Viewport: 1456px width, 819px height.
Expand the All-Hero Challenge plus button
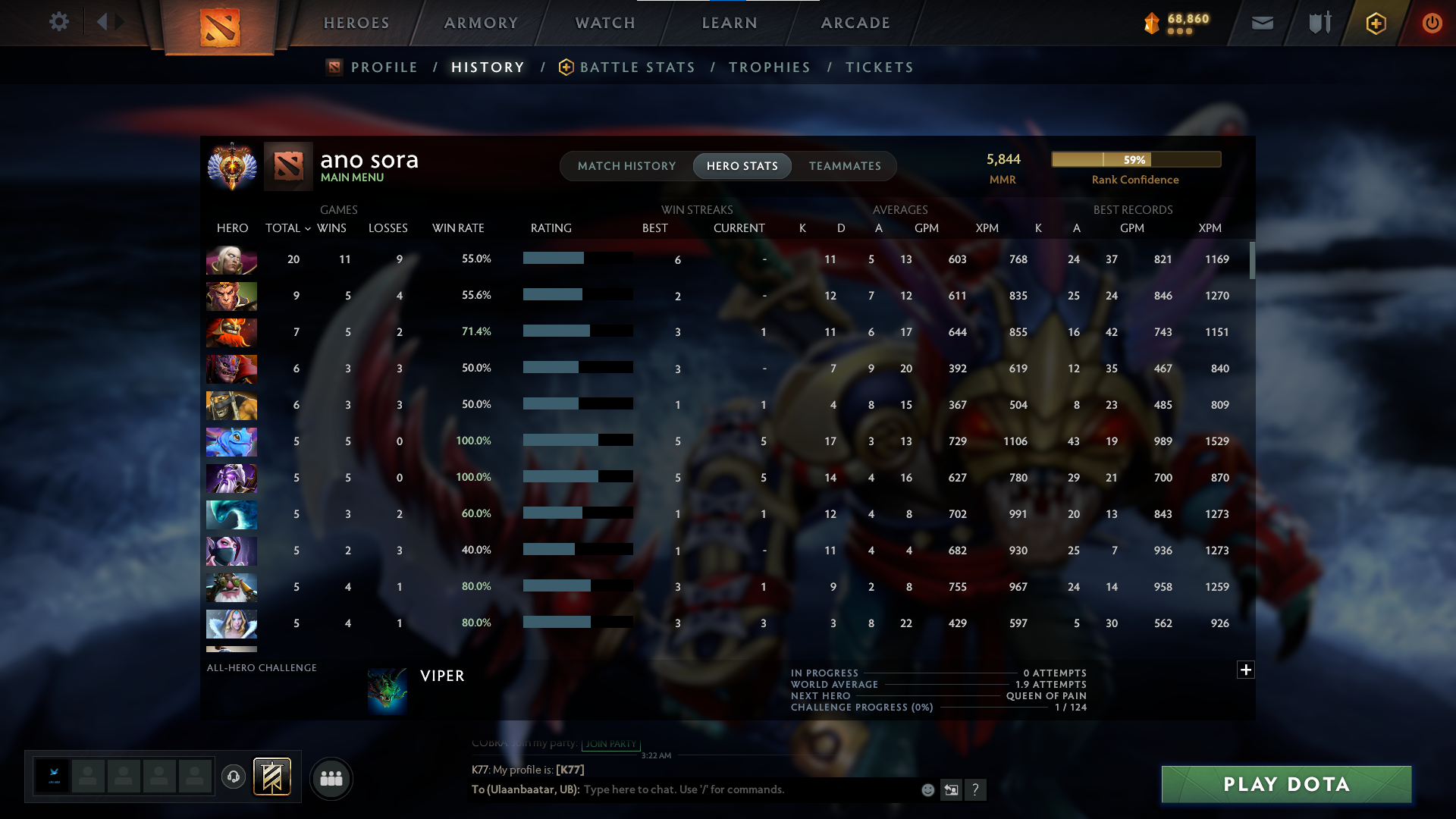point(1245,670)
